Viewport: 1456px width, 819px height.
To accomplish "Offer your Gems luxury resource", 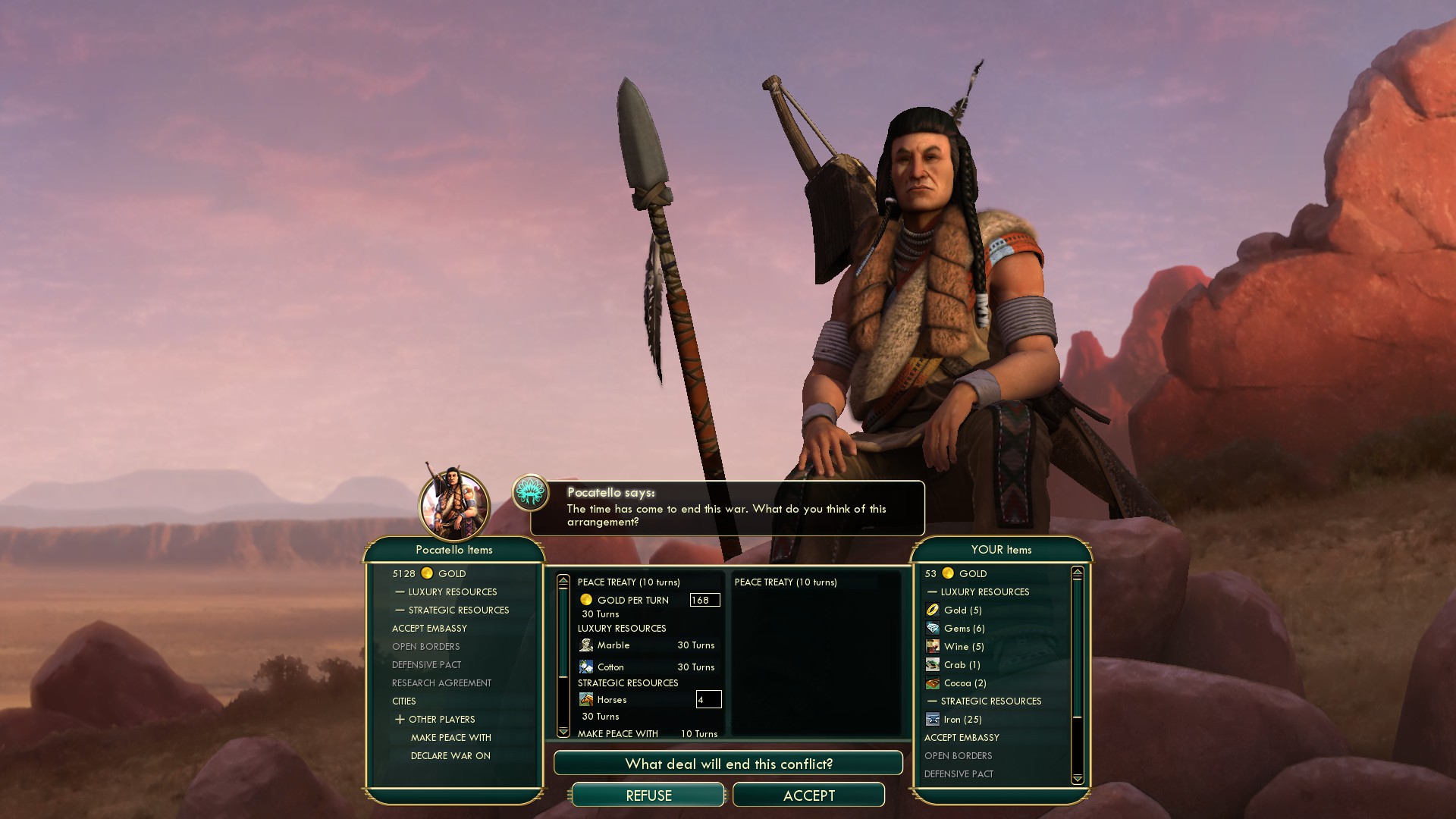I will coord(964,629).
